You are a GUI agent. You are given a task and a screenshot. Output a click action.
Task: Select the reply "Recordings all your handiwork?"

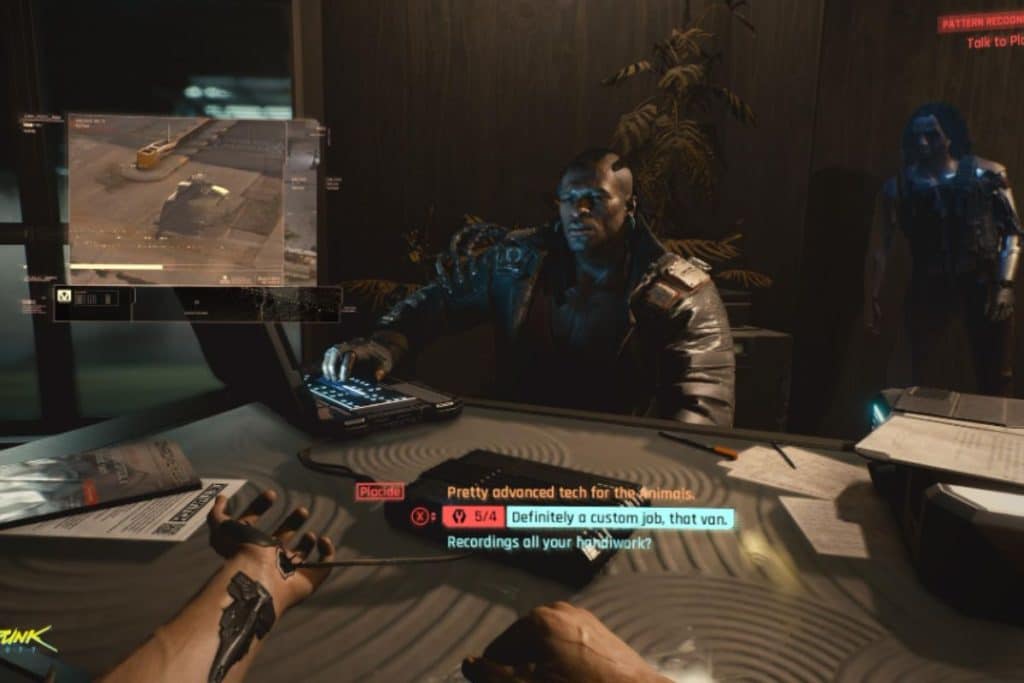pyautogui.click(x=549, y=543)
